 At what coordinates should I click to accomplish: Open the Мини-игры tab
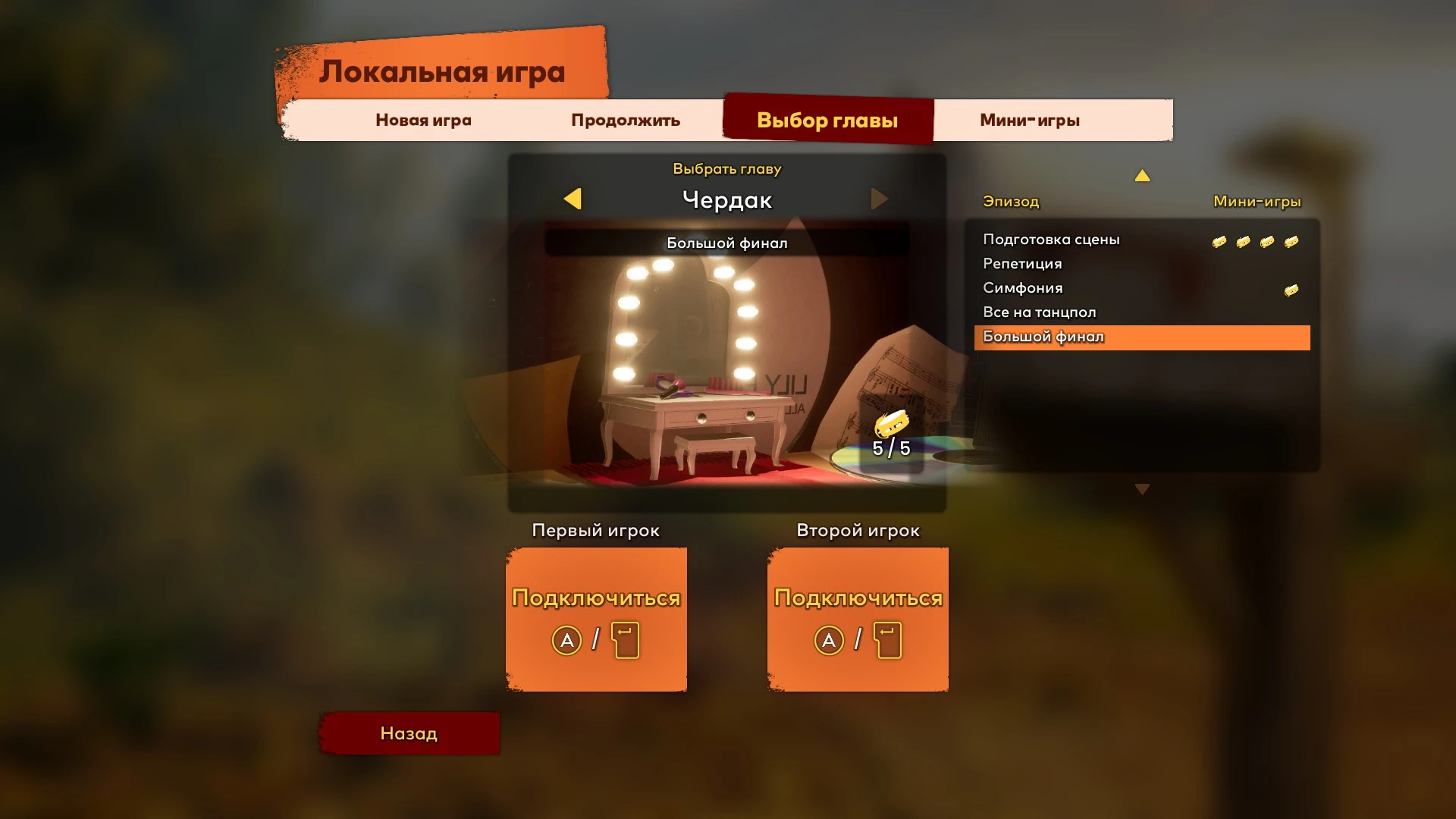[1030, 119]
